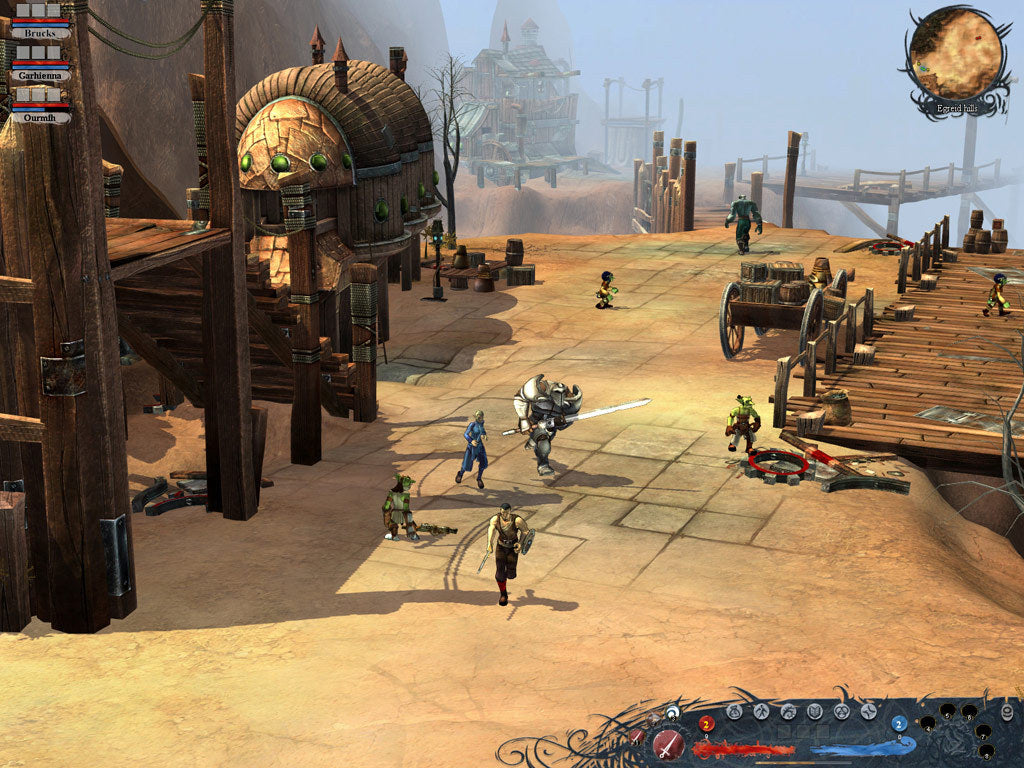Select the white crescent ability icon
The width and height of the screenshot is (1024, 768).
tap(674, 712)
